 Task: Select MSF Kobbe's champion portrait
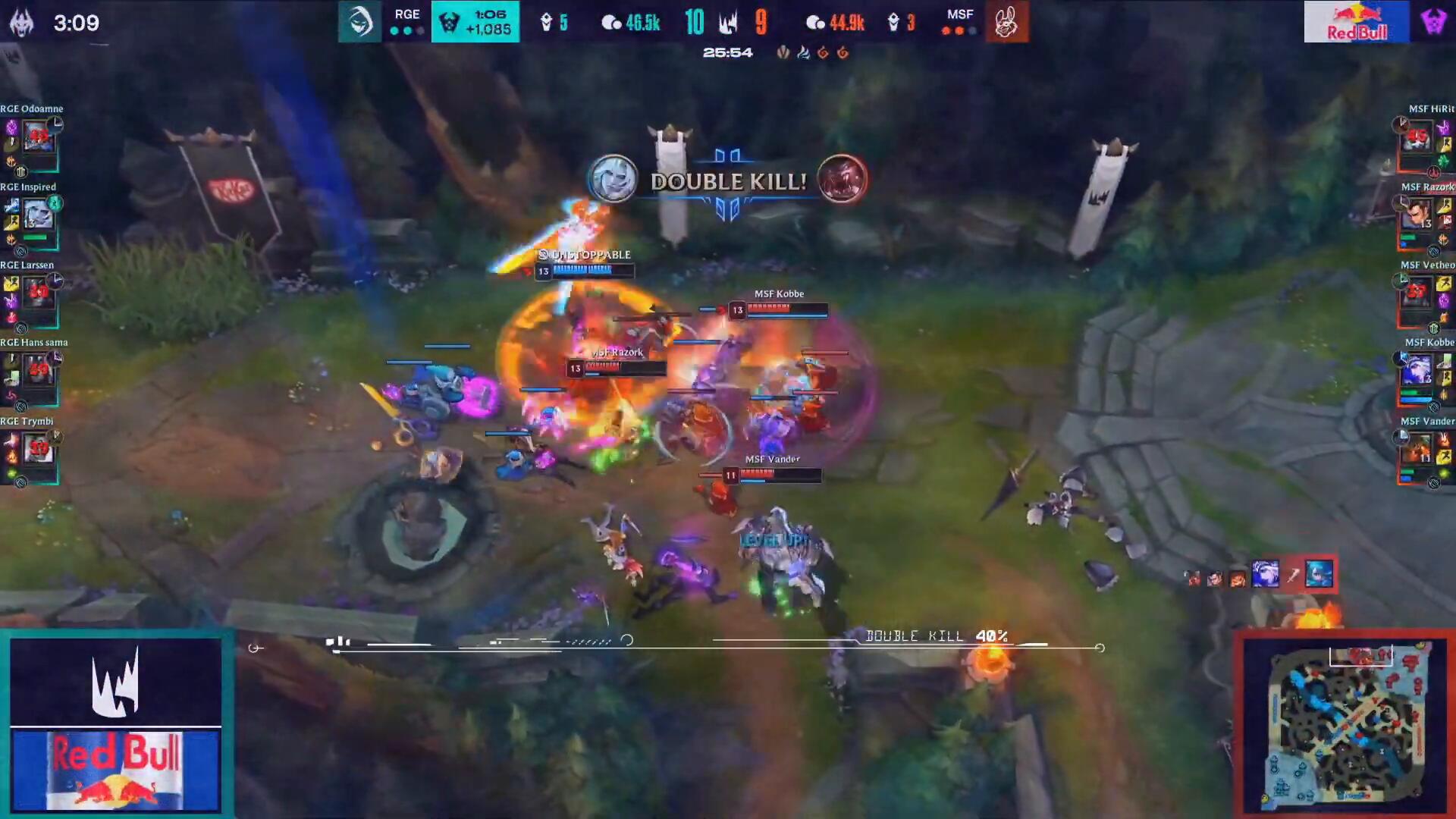(1417, 371)
